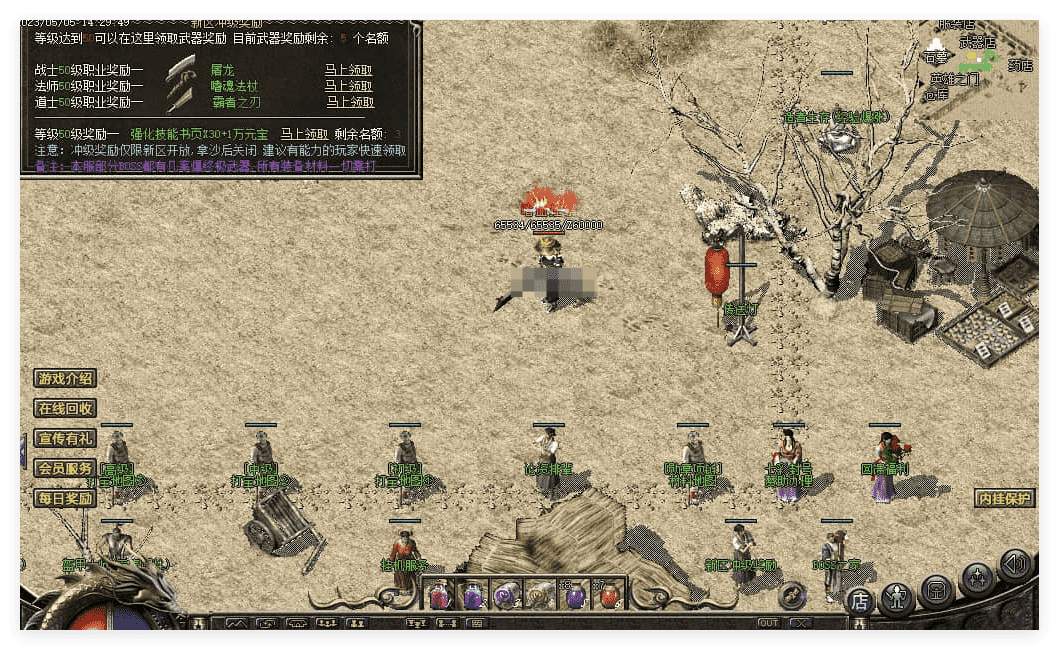Open the 在线回收 online recycle menu

tap(66, 408)
